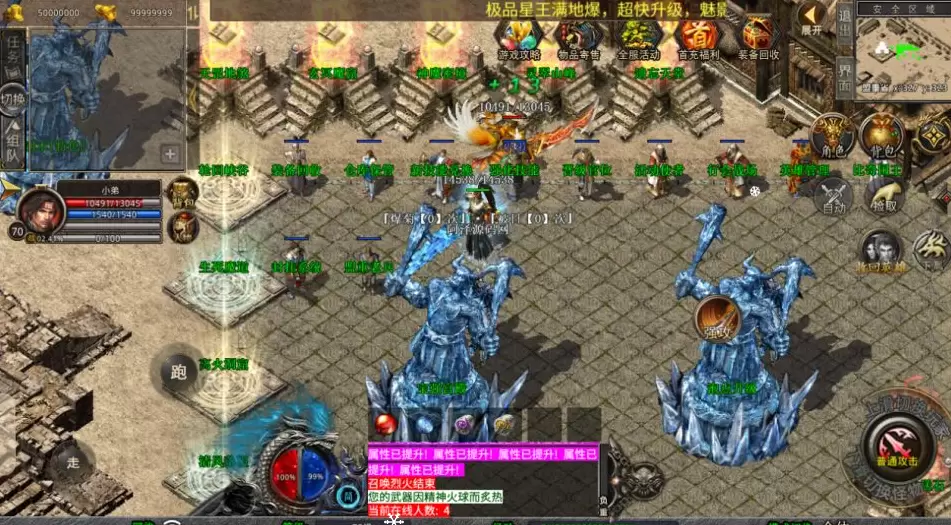
Task: Click the 展开 expand arrow
Action: click(810, 20)
